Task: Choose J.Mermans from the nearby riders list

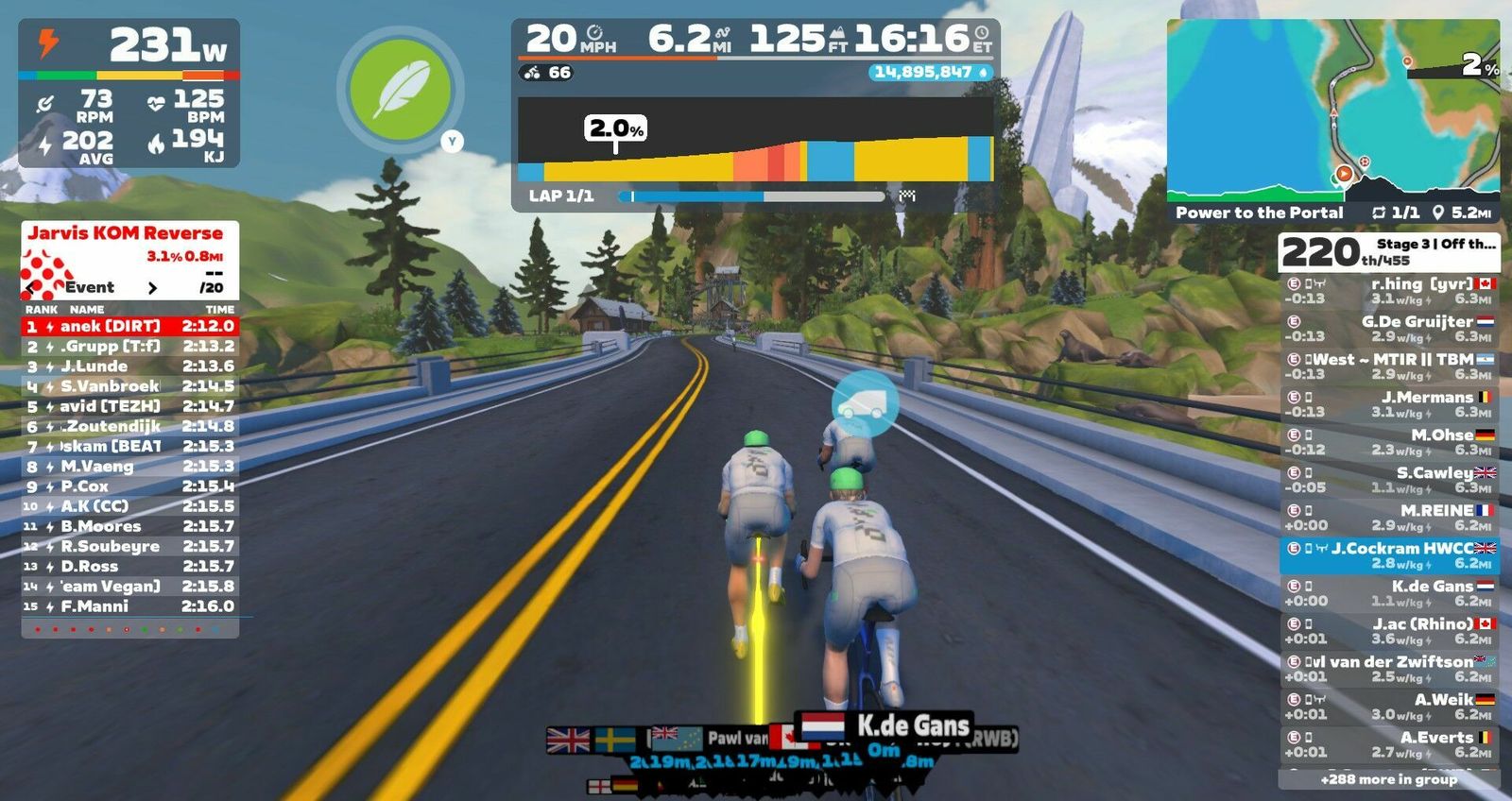Action: 1389,403
